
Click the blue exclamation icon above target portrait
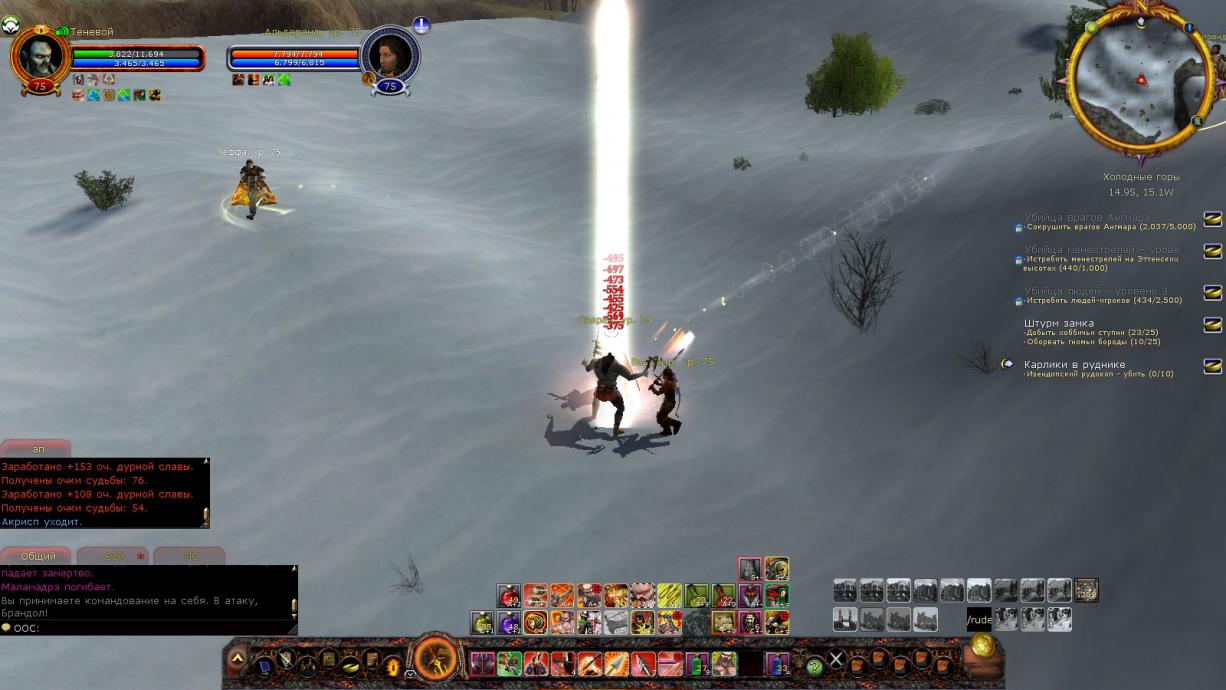[x=421, y=26]
